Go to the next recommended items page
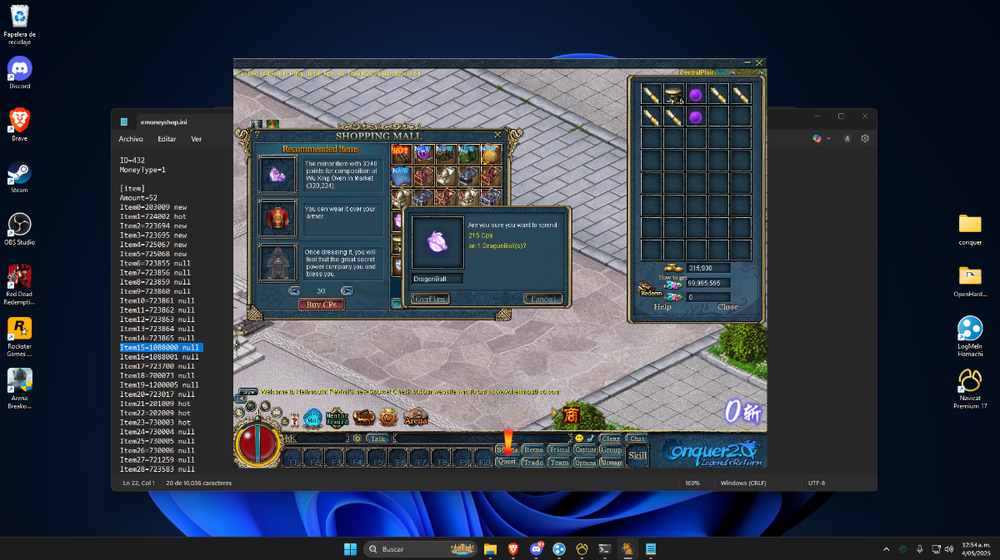 (348, 290)
